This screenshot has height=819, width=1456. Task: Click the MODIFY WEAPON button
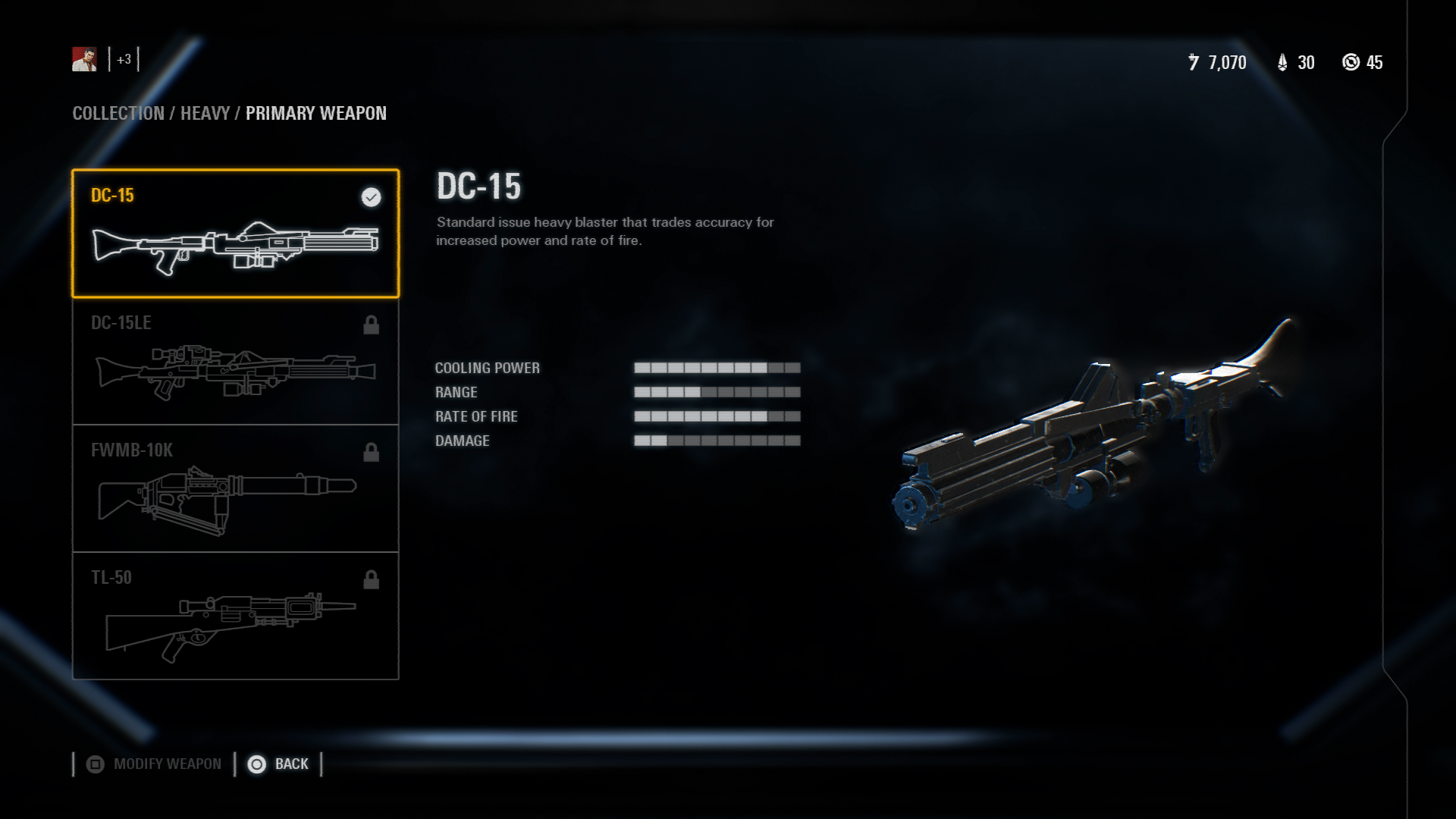(166, 764)
